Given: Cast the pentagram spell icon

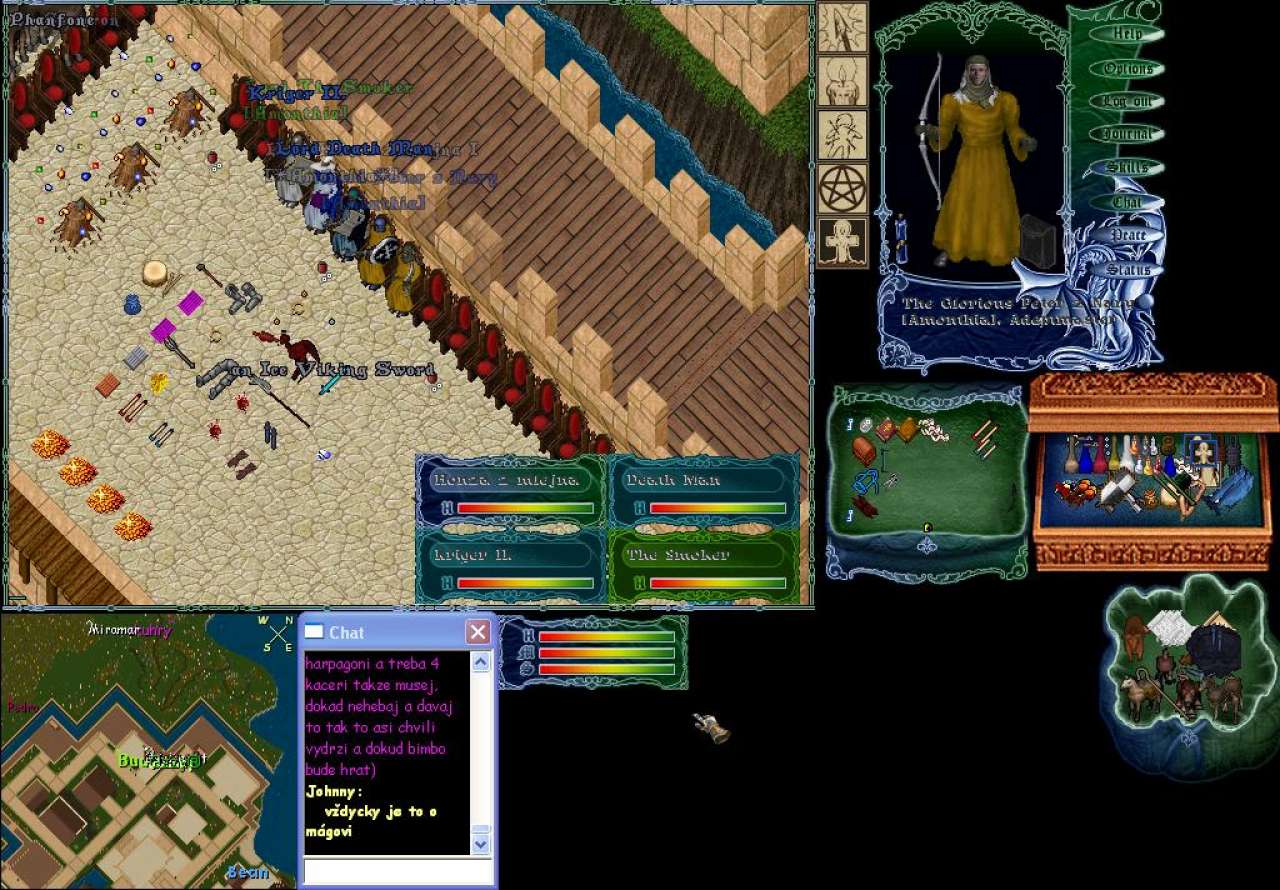Looking at the screenshot, I should (x=842, y=188).
